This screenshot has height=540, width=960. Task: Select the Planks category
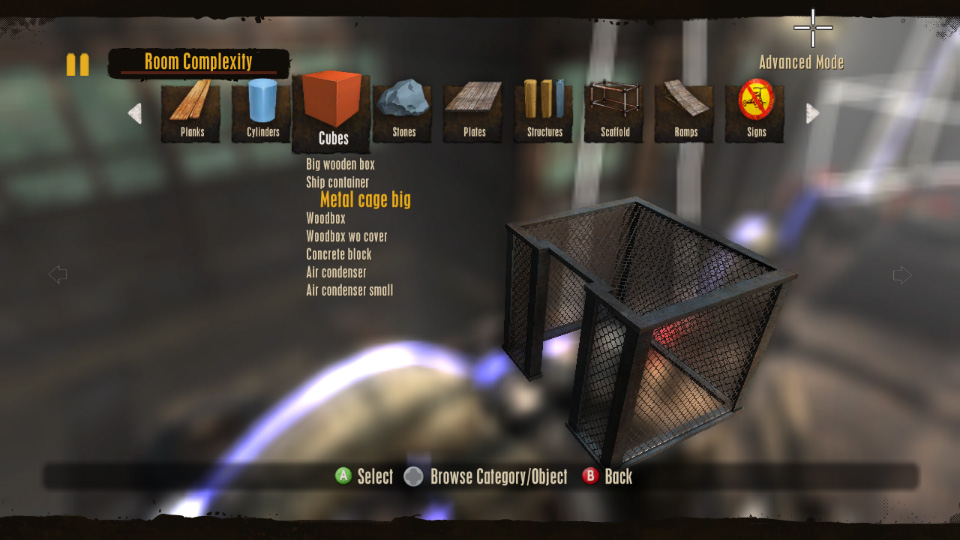pyautogui.click(x=191, y=110)
